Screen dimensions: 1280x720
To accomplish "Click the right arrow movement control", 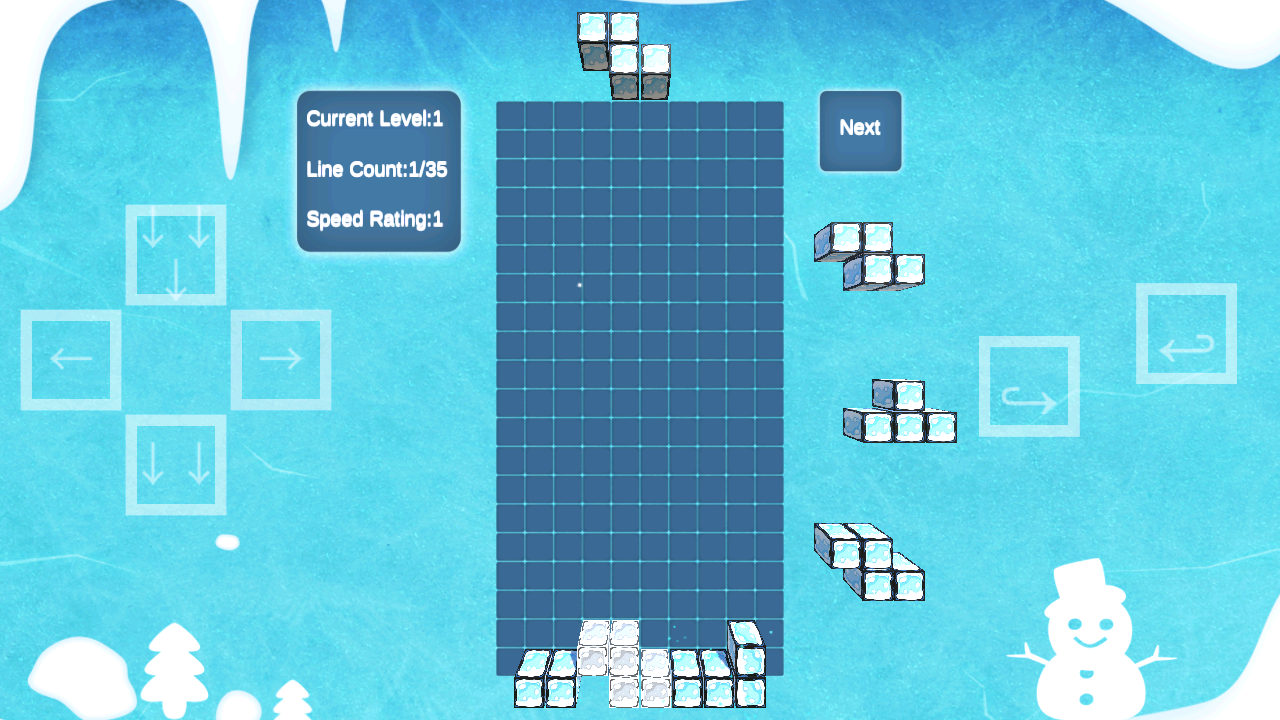I will [x=281, y=359].
